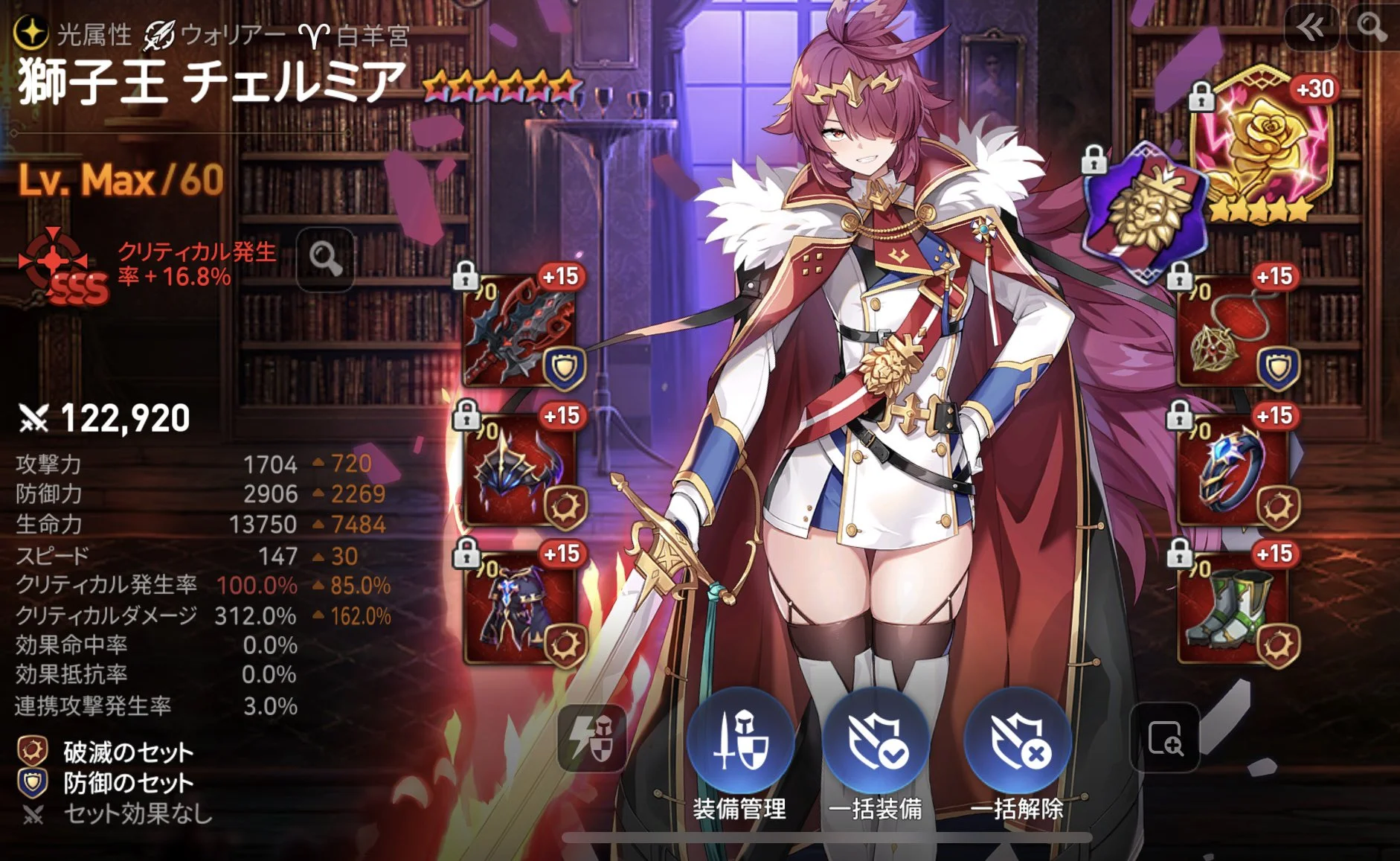Open the golden lion exclusive equipment slot
This screenshot has height=861, width=1400.
pyautogui.click(x=1143, y=208)
